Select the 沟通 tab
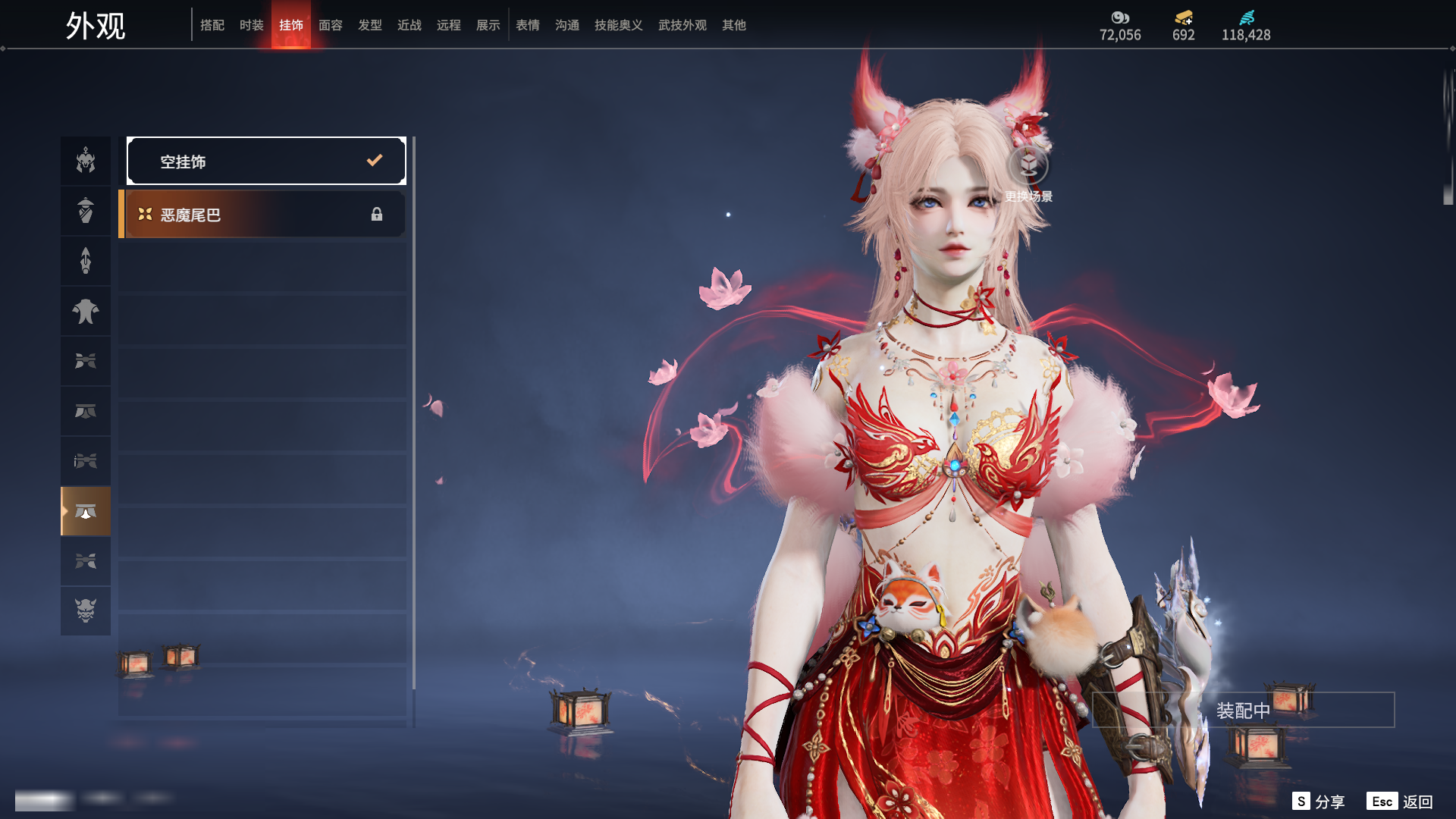 coord(567,25)
